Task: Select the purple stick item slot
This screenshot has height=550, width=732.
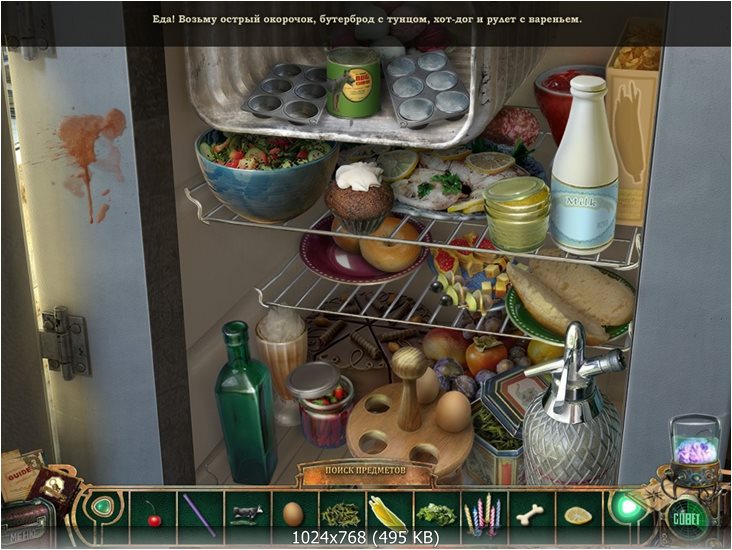Action: pos(199,513)
